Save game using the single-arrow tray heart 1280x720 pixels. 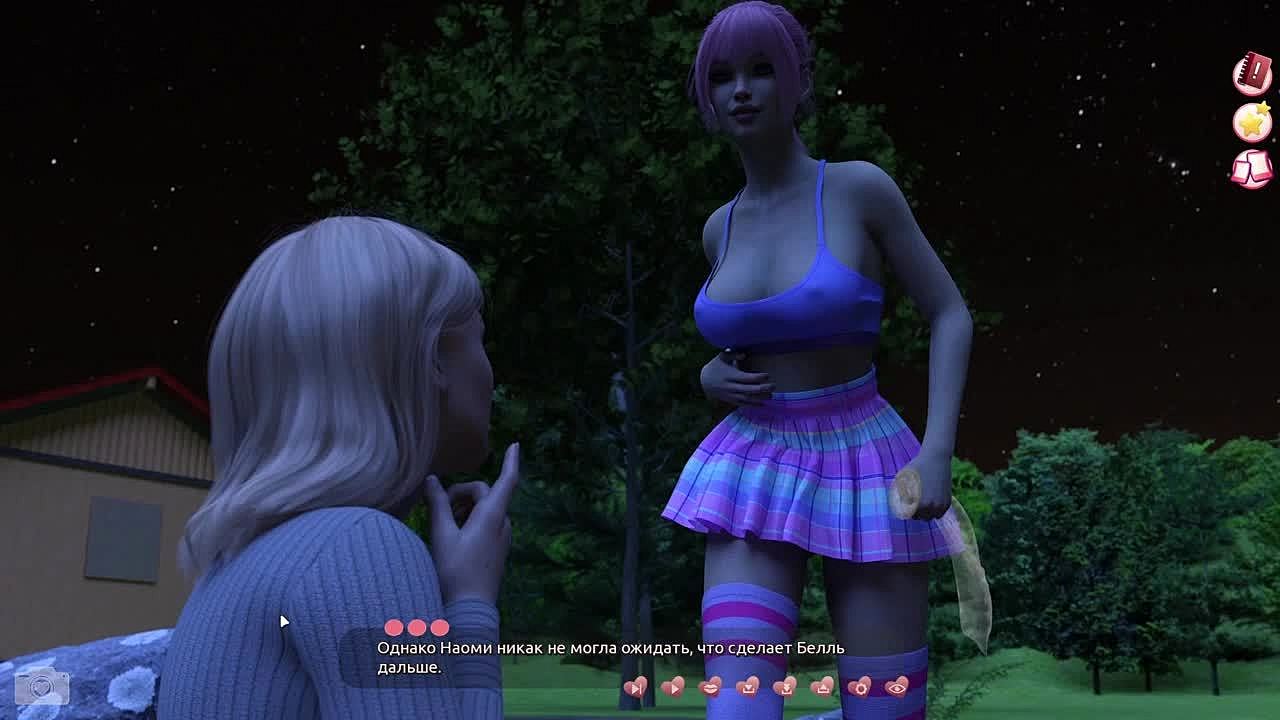point(747,687)
